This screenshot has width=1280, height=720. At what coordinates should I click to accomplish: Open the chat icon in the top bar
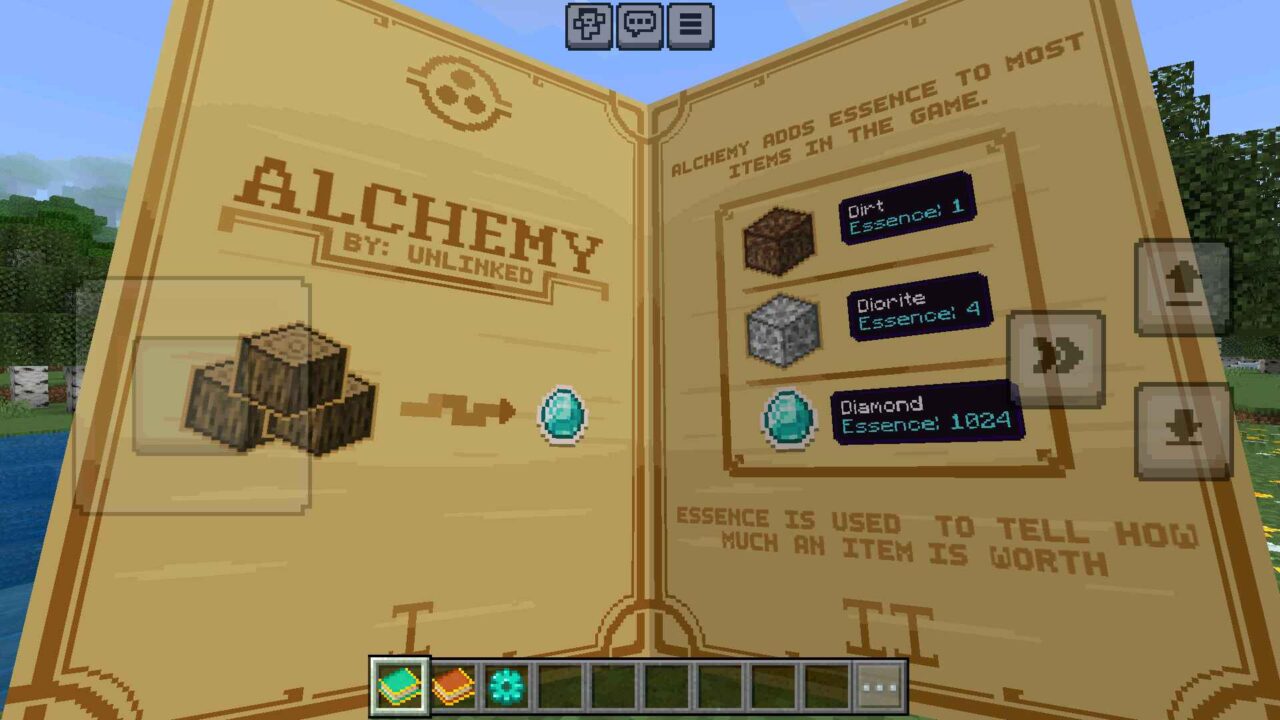(x=637, y=27)
